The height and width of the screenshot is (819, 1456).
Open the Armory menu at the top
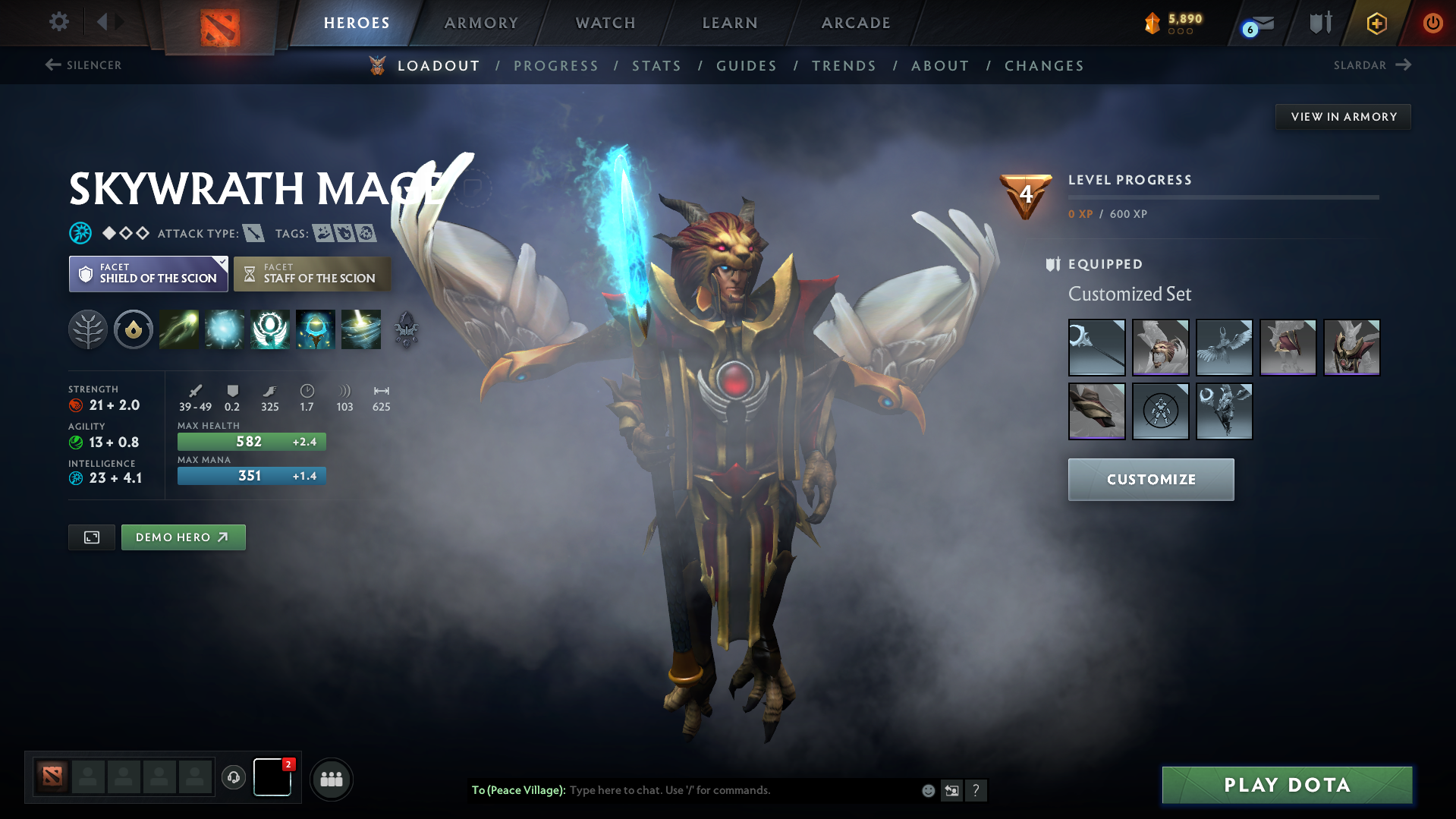click(481, 23)
